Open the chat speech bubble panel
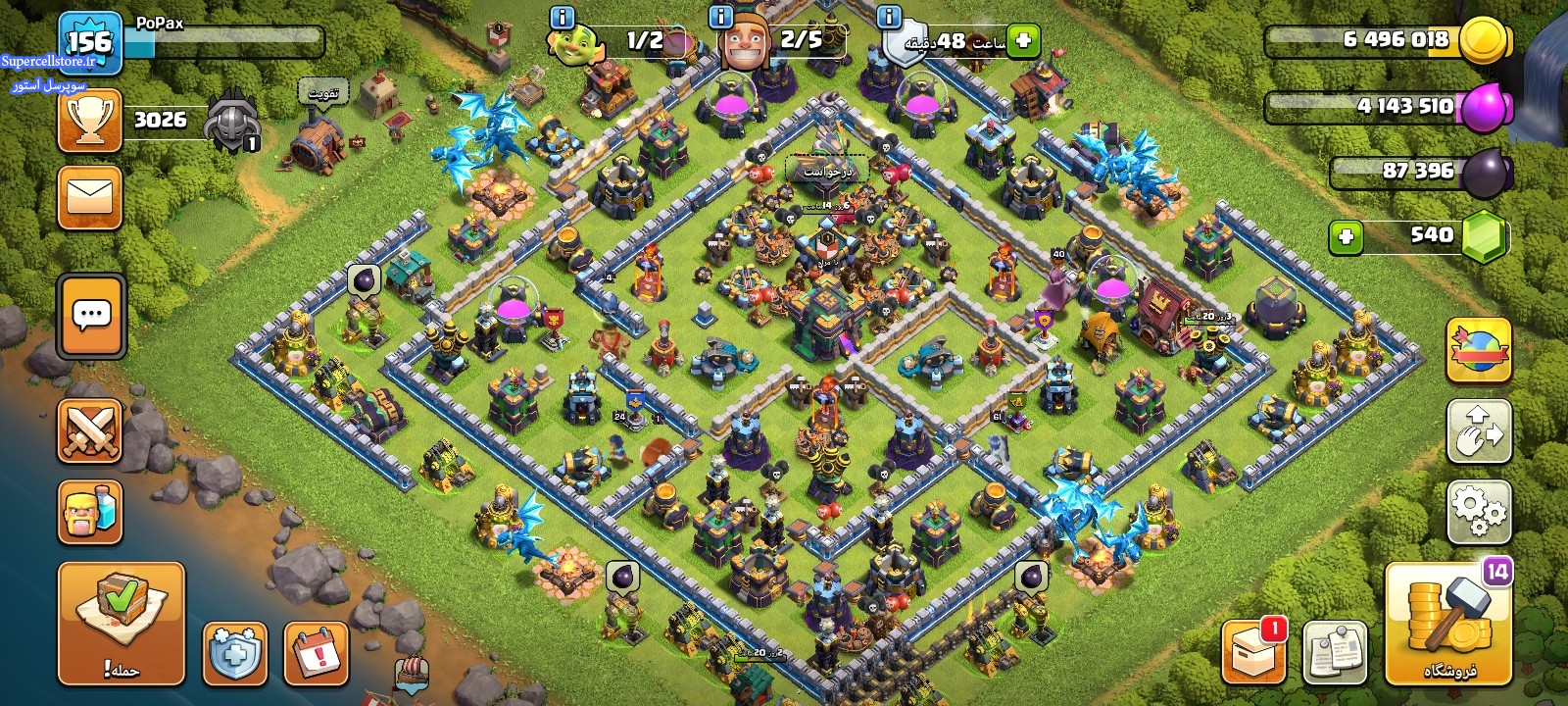1568x706 pixels. (91, 317)
